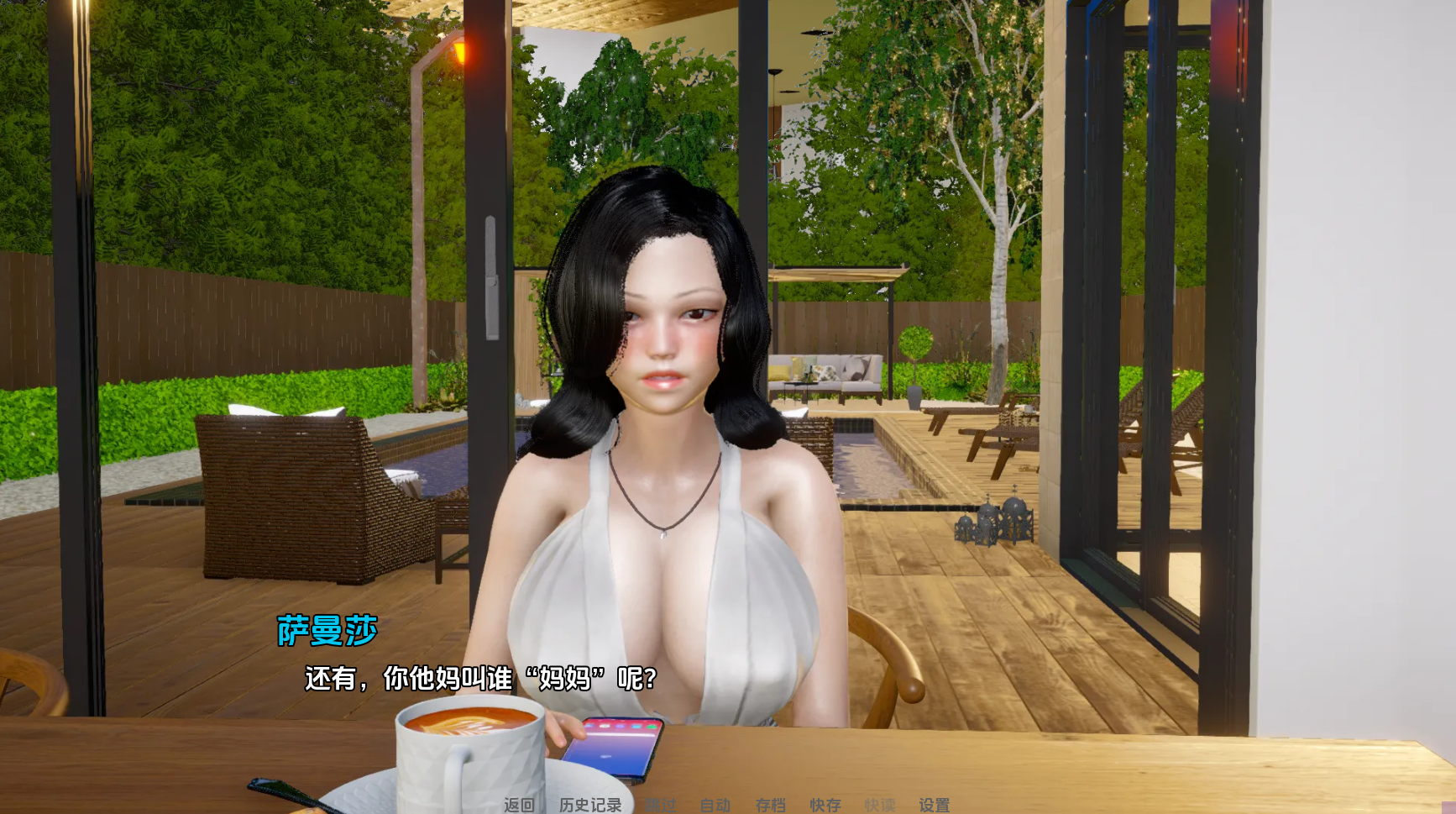Click the 返回 (Back) quick menu button

coord(519,805)
